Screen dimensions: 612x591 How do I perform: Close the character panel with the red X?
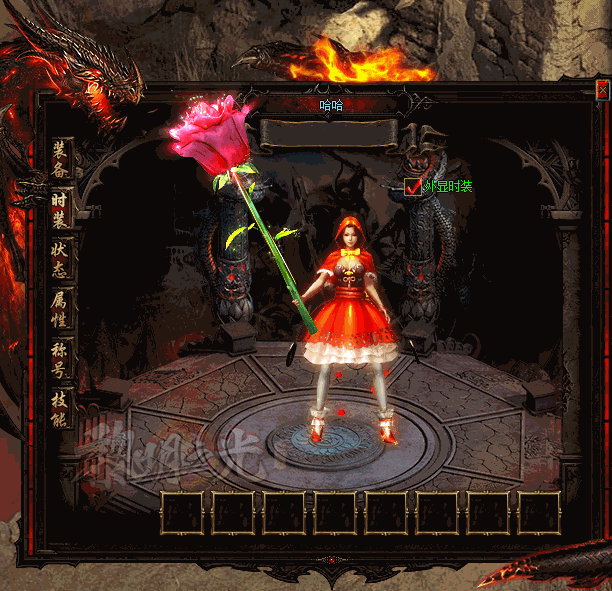(602, 90)
